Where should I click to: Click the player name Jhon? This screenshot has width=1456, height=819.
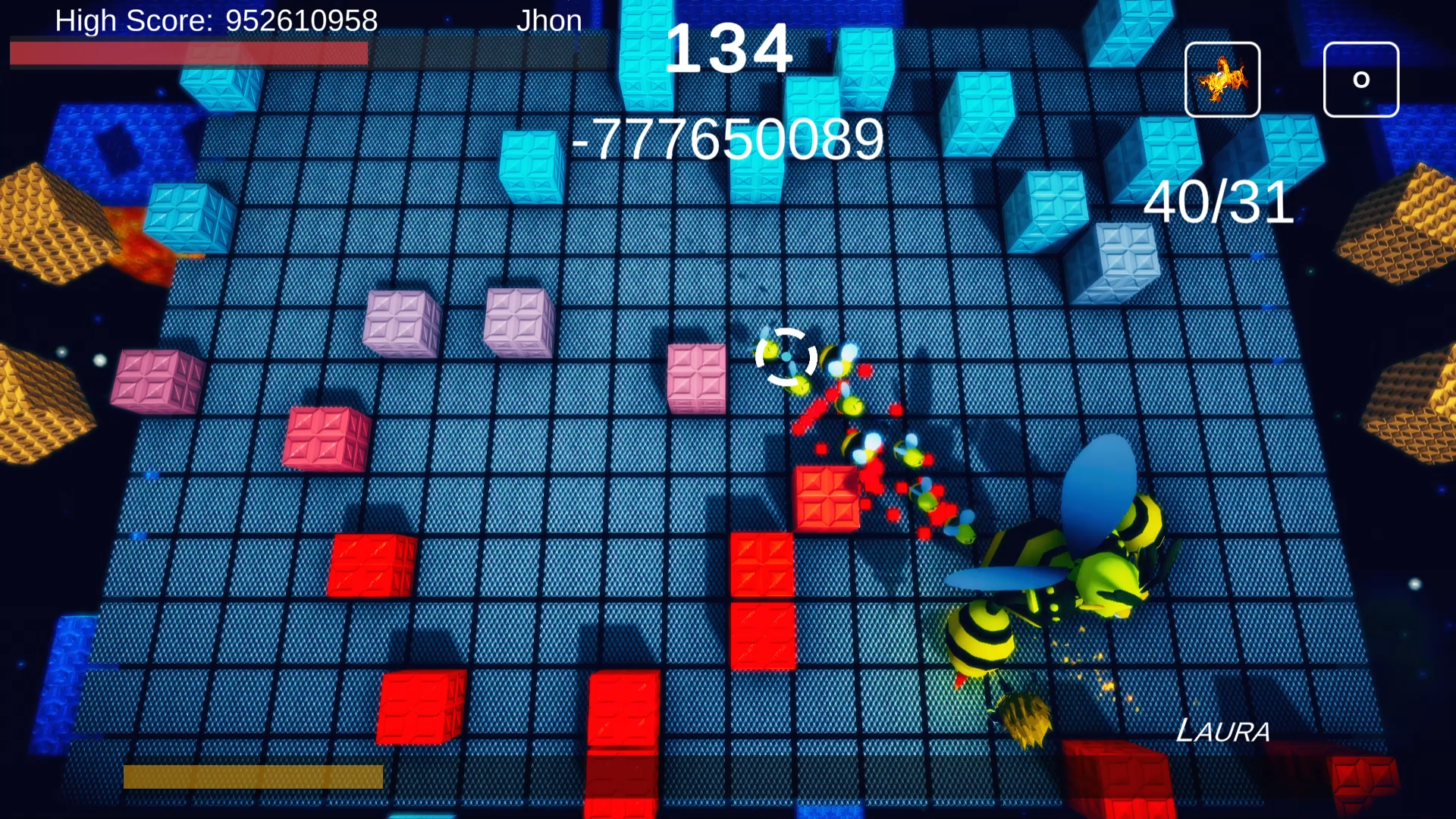tap(551, 20)
